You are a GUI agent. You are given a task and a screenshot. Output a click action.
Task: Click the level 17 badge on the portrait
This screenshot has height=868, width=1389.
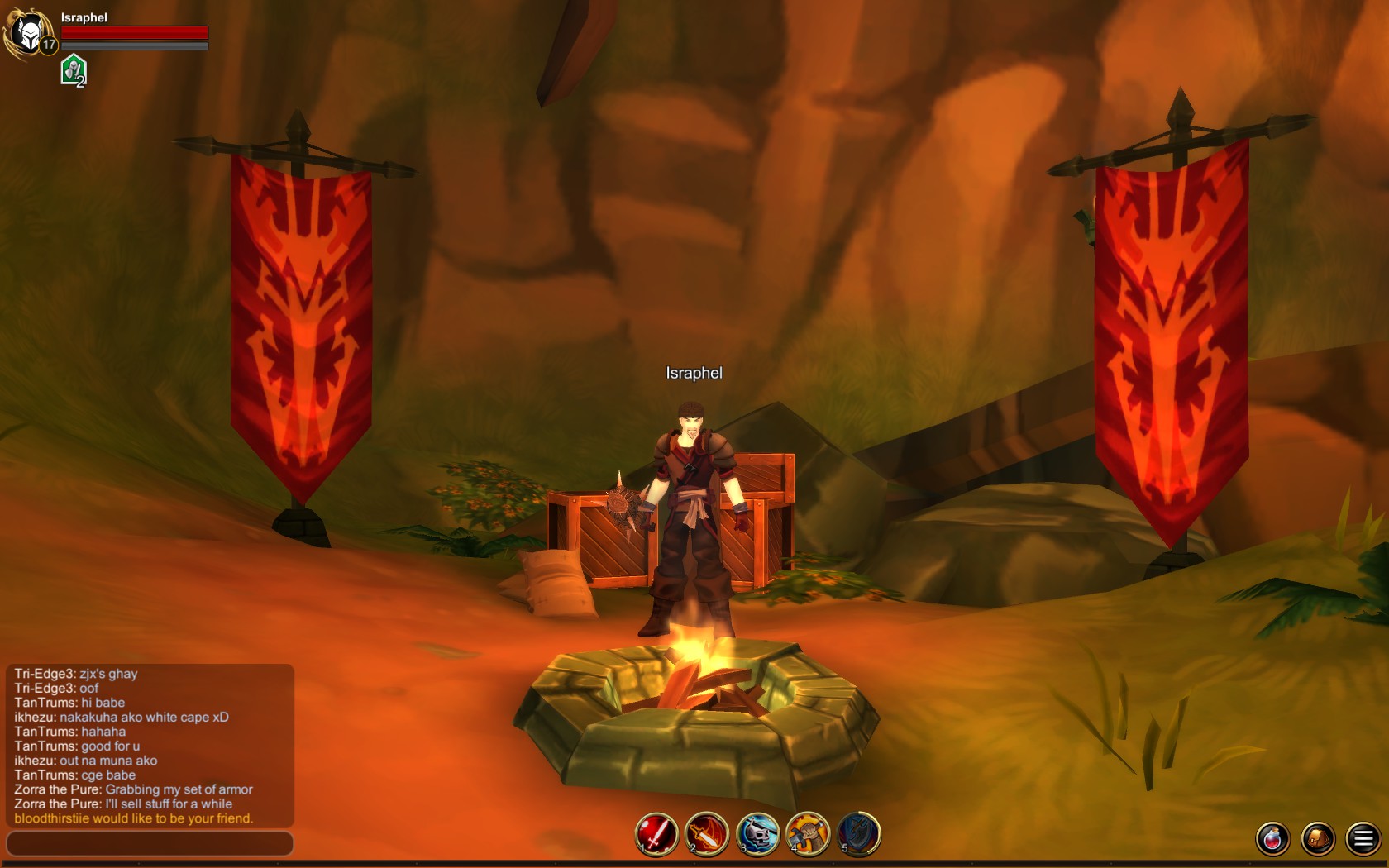48,45
